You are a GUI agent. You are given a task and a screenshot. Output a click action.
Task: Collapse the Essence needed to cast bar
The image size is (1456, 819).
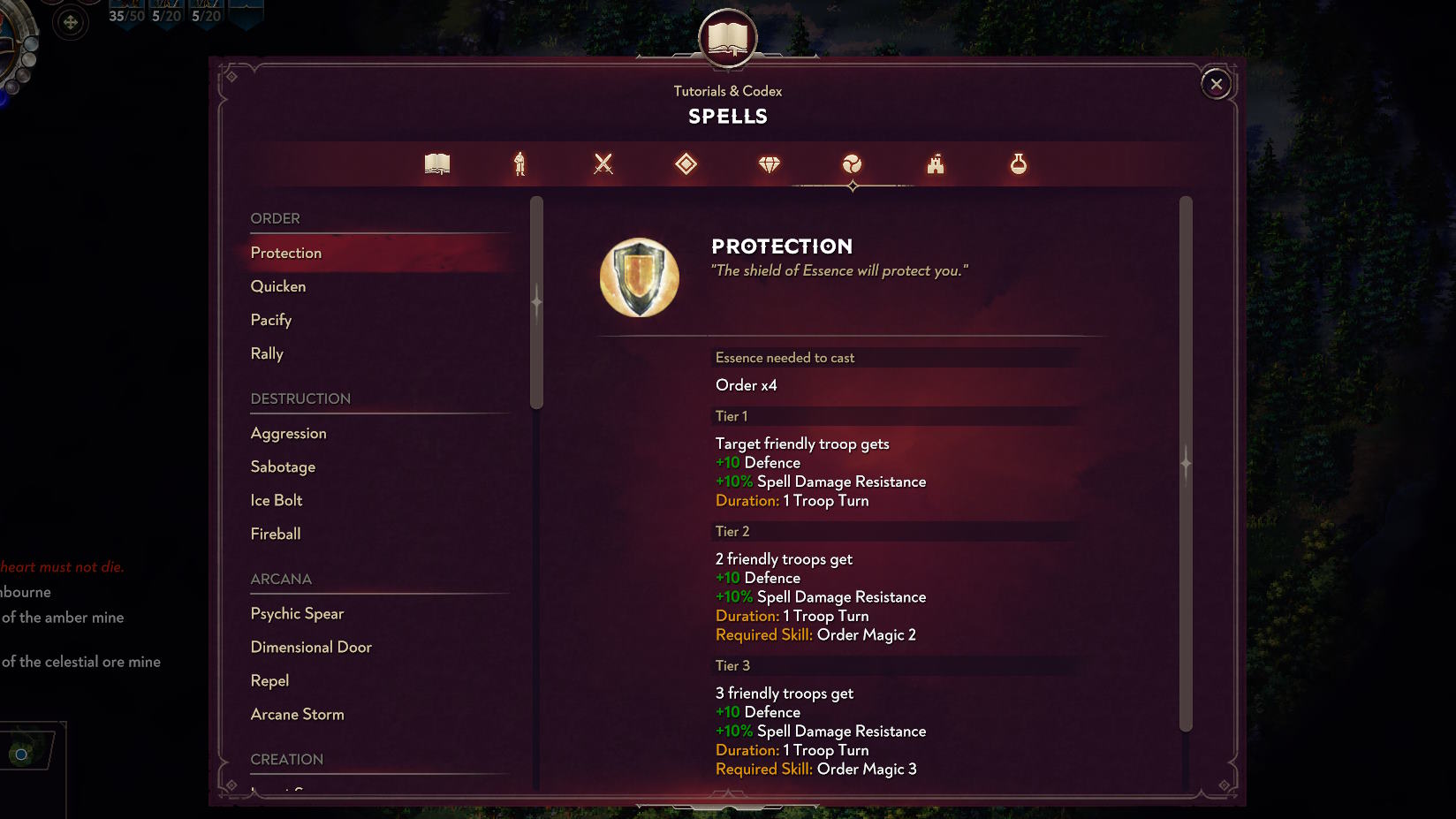pyautogui.click(x=894, y=357)
